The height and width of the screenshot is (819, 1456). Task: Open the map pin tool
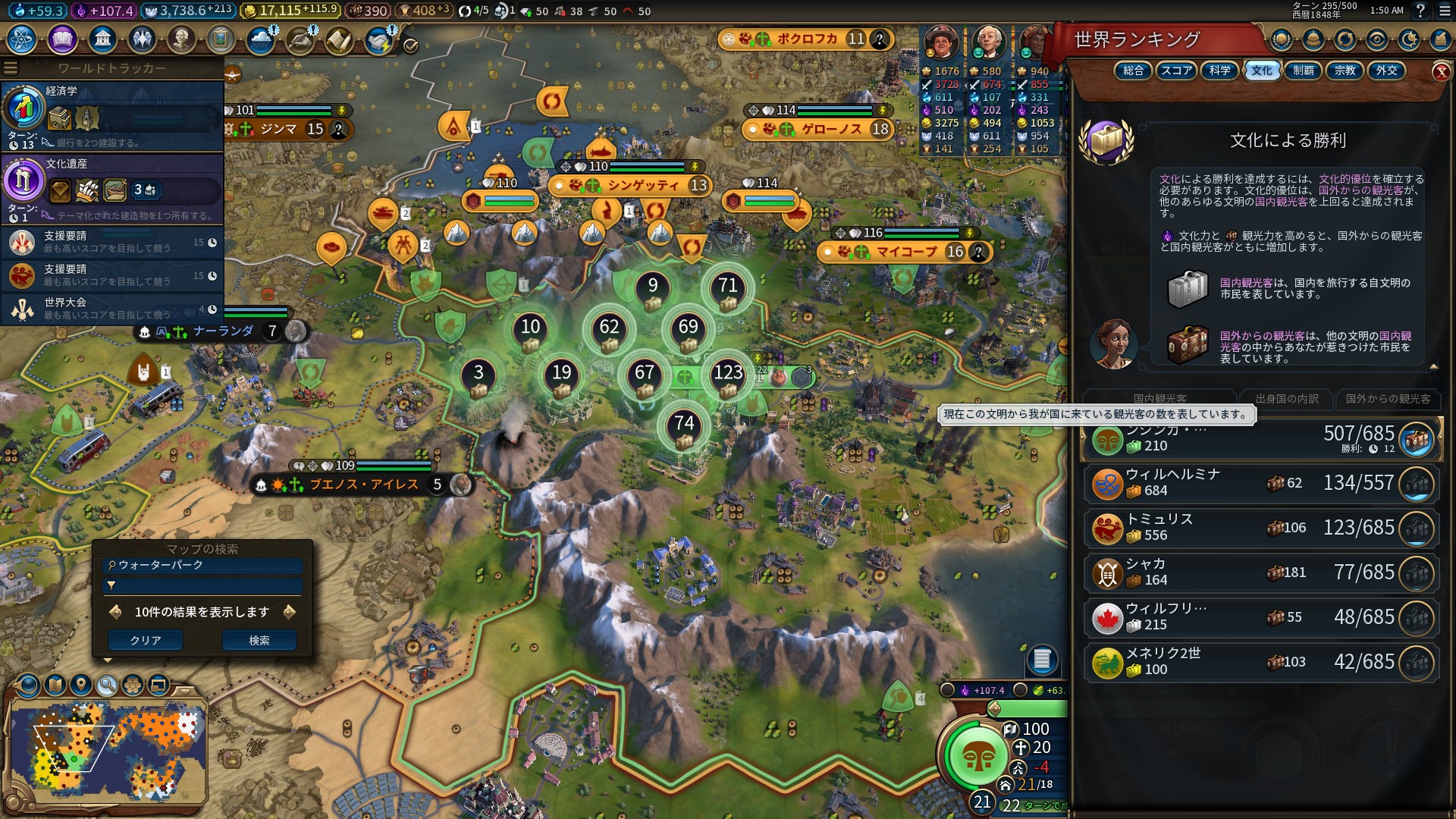tap(81, 686)
